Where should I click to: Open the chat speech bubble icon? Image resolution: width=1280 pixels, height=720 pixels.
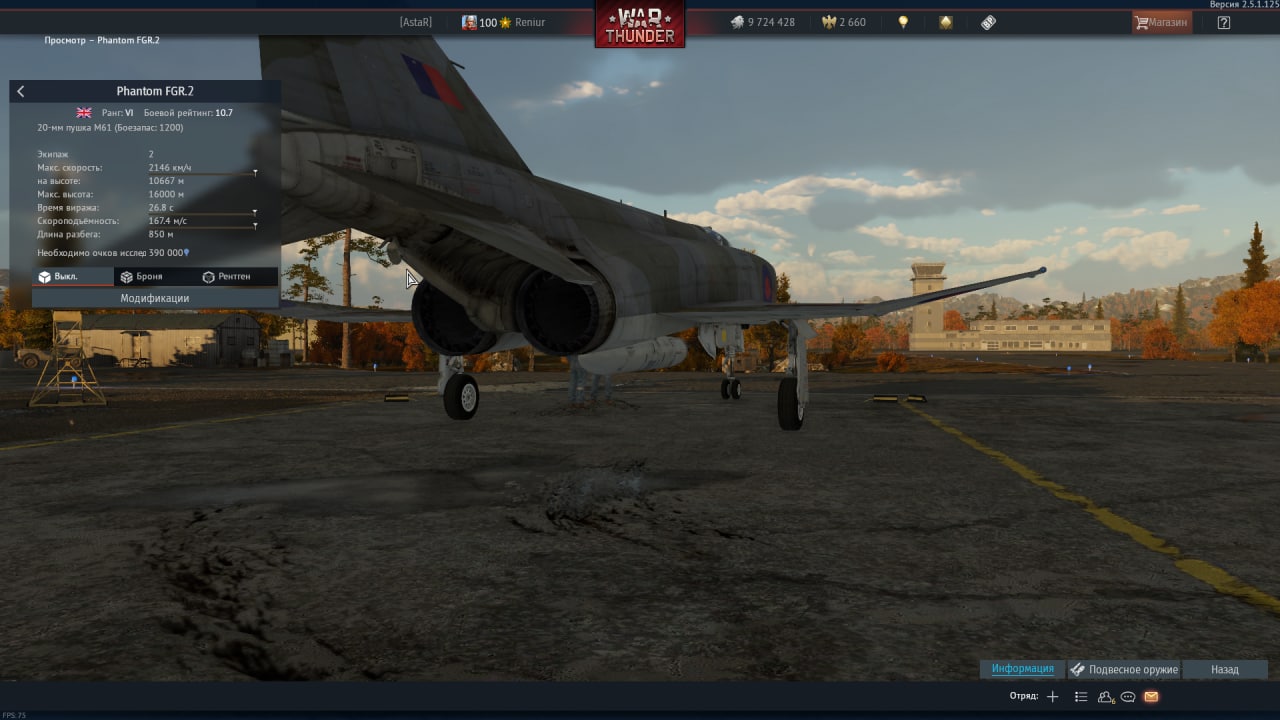pos(1128,696)
